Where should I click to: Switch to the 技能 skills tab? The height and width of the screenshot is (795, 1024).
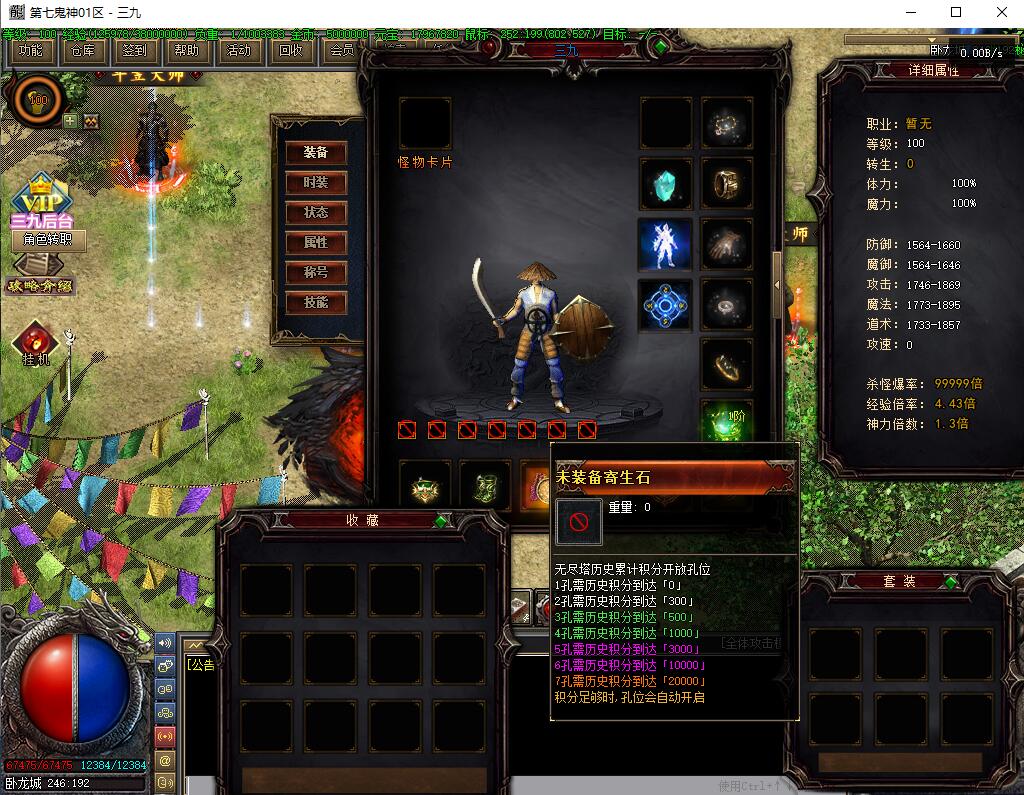pyautogui.click(x=316, y=303)
